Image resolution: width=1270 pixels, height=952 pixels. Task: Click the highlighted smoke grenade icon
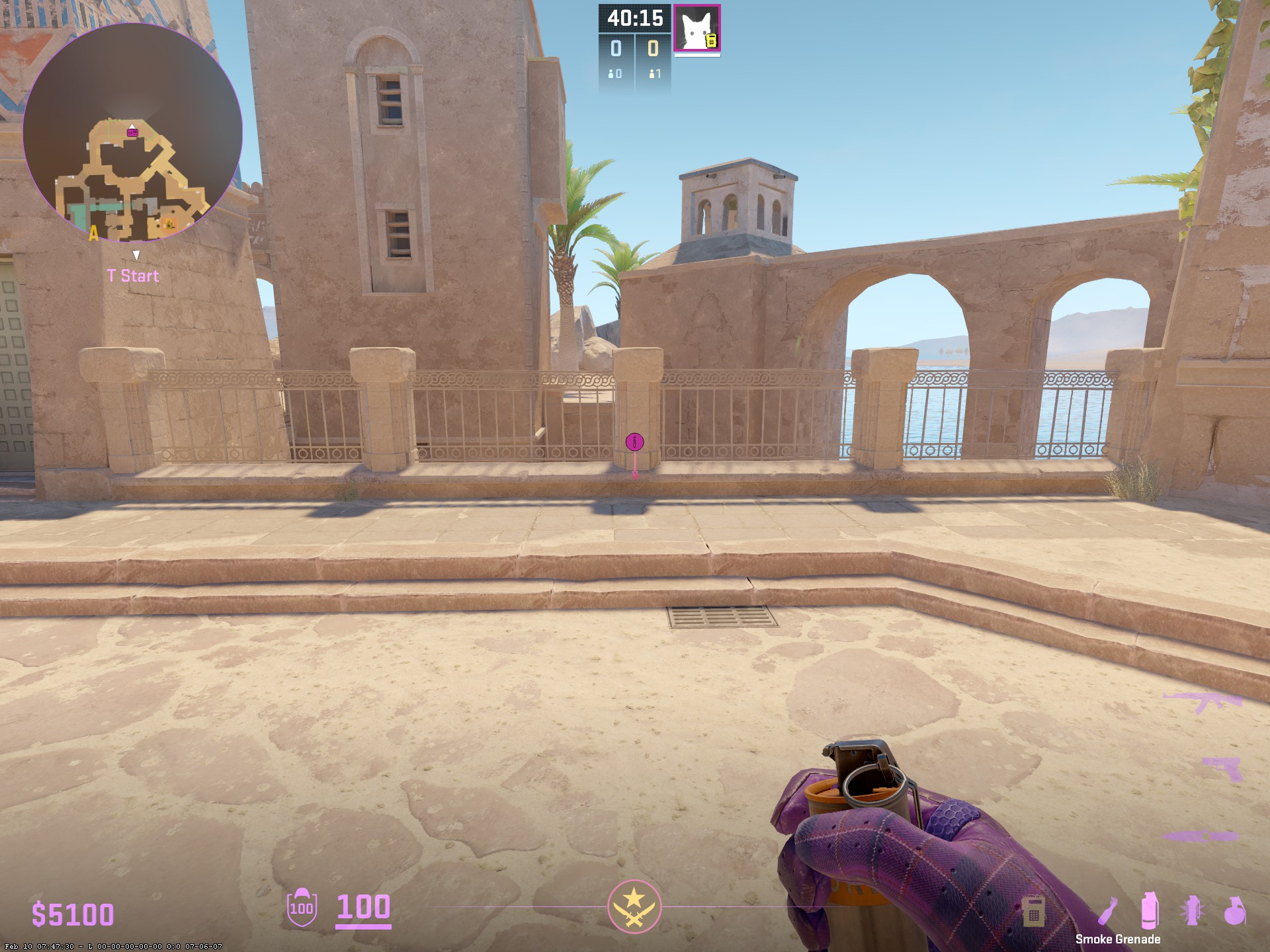[1150, 910]
